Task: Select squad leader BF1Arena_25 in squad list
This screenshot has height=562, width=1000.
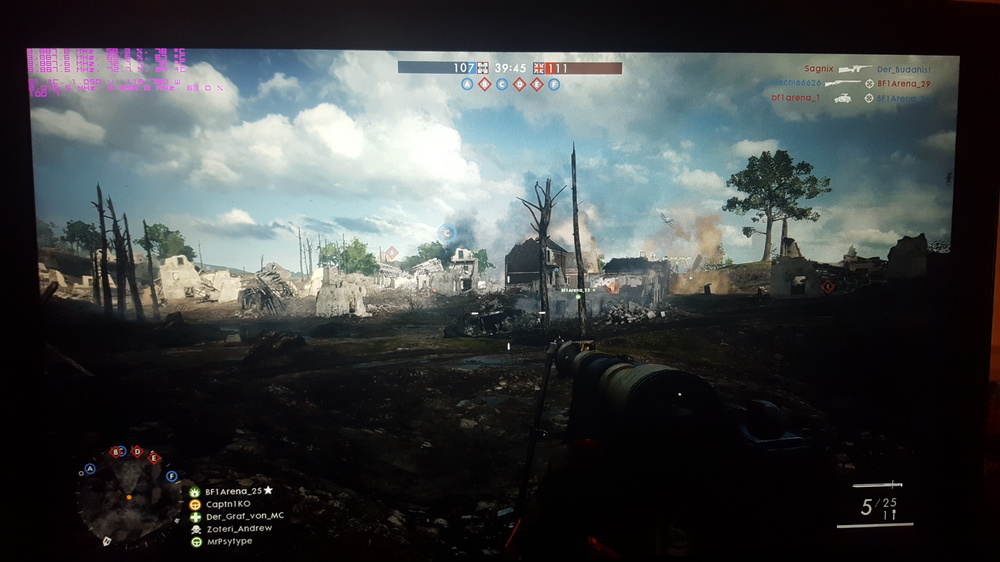Action: pyautogui.click(x=237, y=491)
